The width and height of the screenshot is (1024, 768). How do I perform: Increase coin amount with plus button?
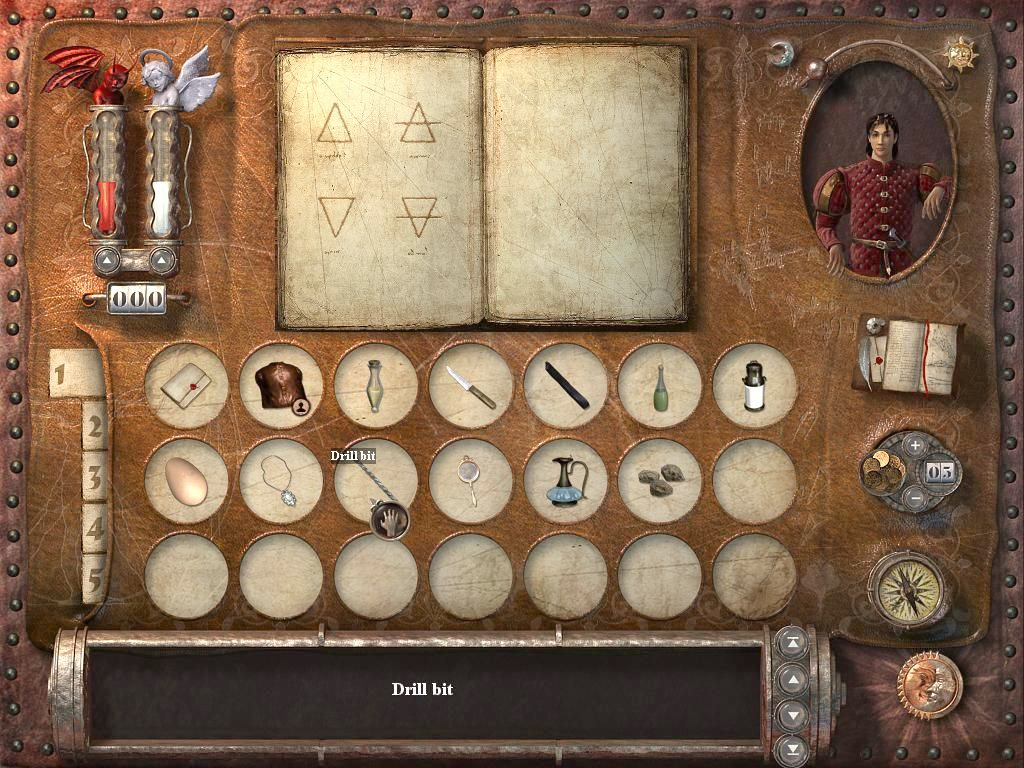915,445
